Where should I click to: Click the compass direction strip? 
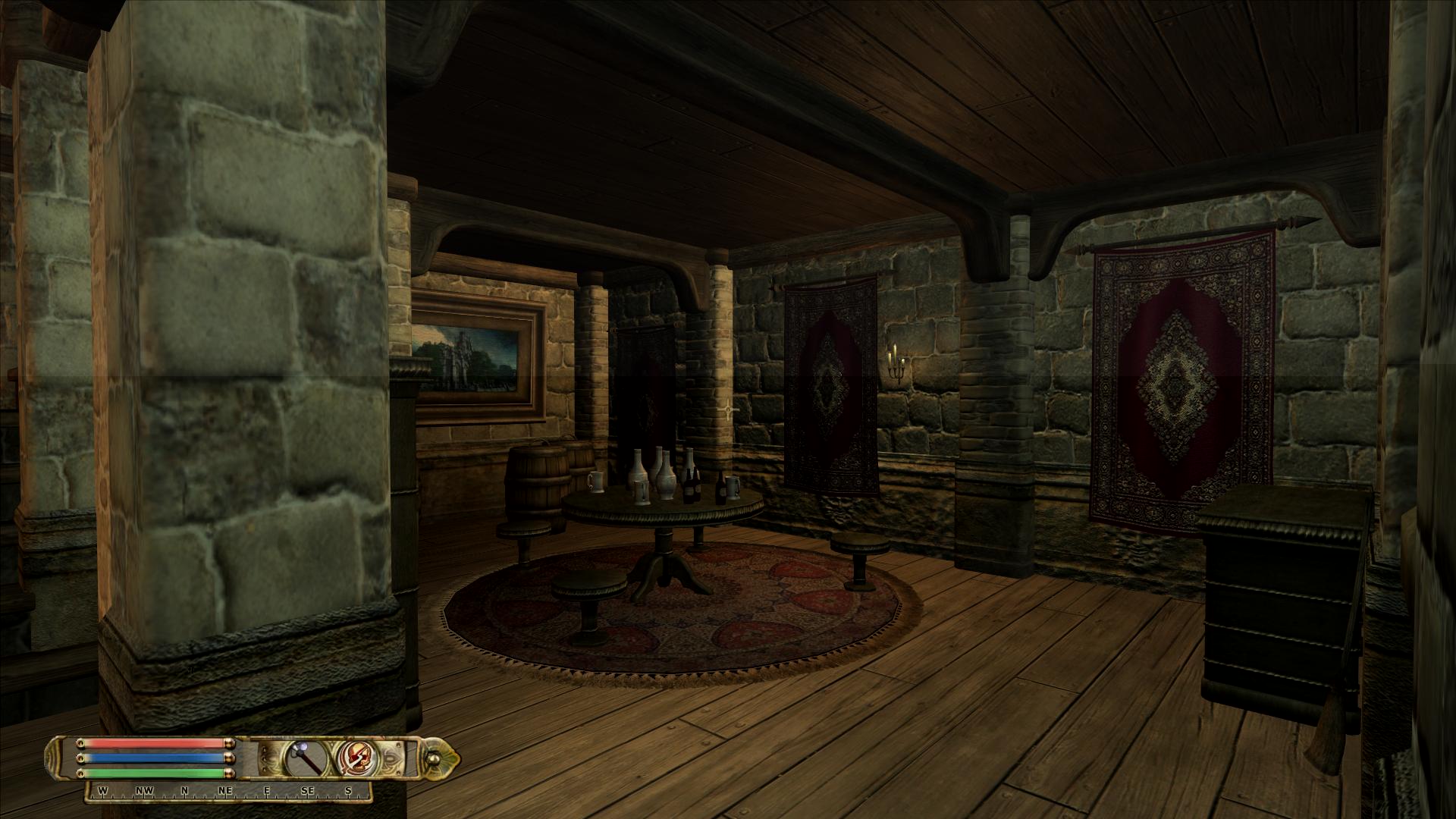(x=228, y=791)
